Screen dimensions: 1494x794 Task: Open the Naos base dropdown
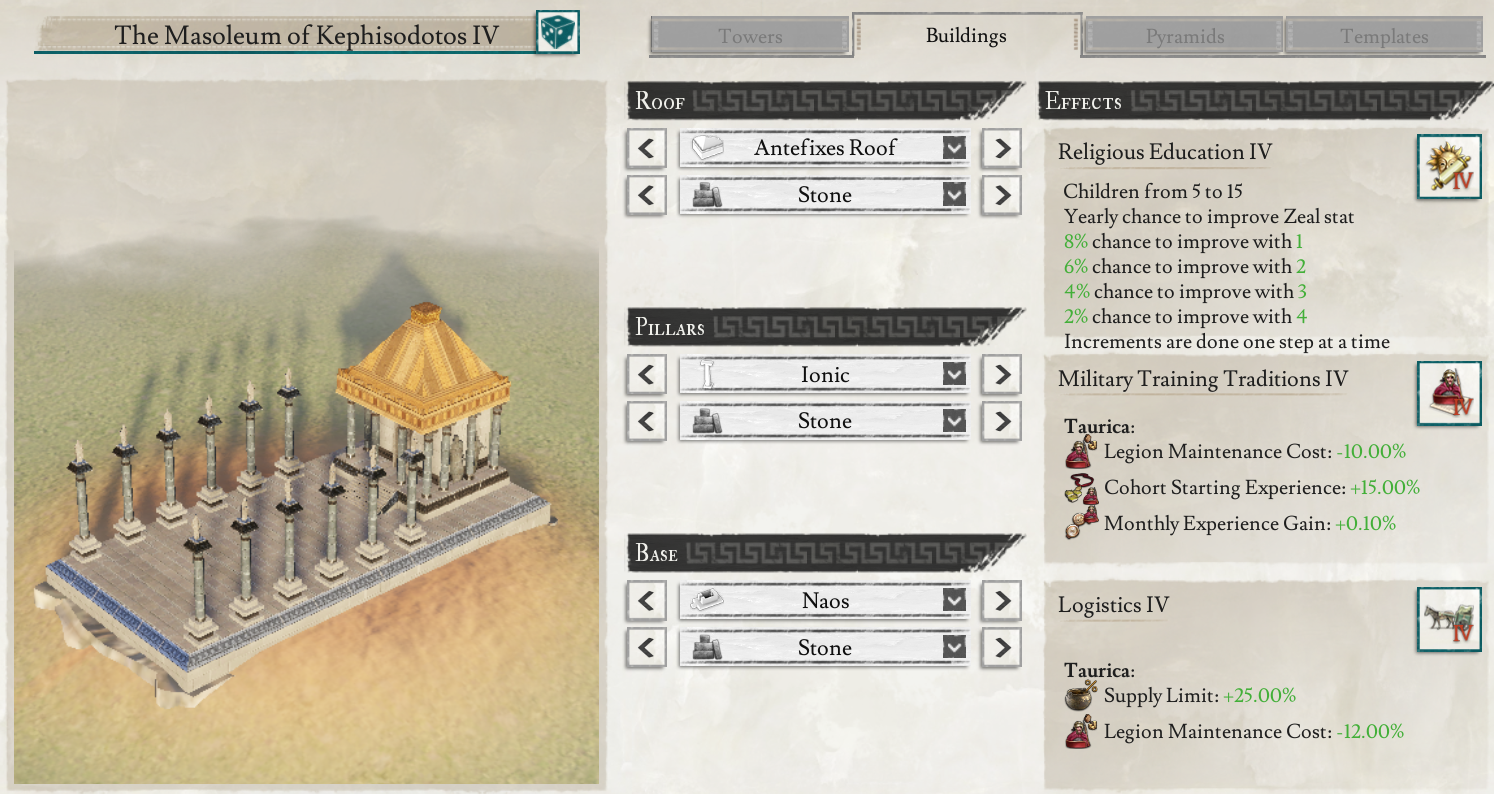coord(955,600)
